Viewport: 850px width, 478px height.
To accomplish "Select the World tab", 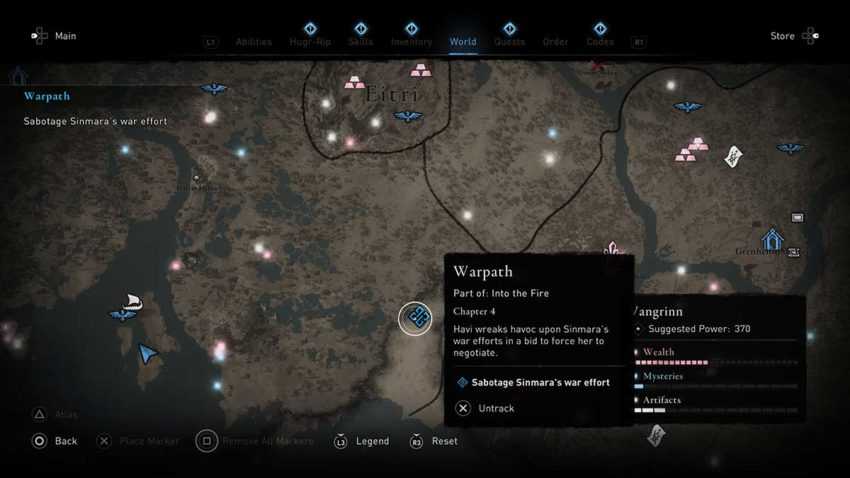I will coord(463,41).
